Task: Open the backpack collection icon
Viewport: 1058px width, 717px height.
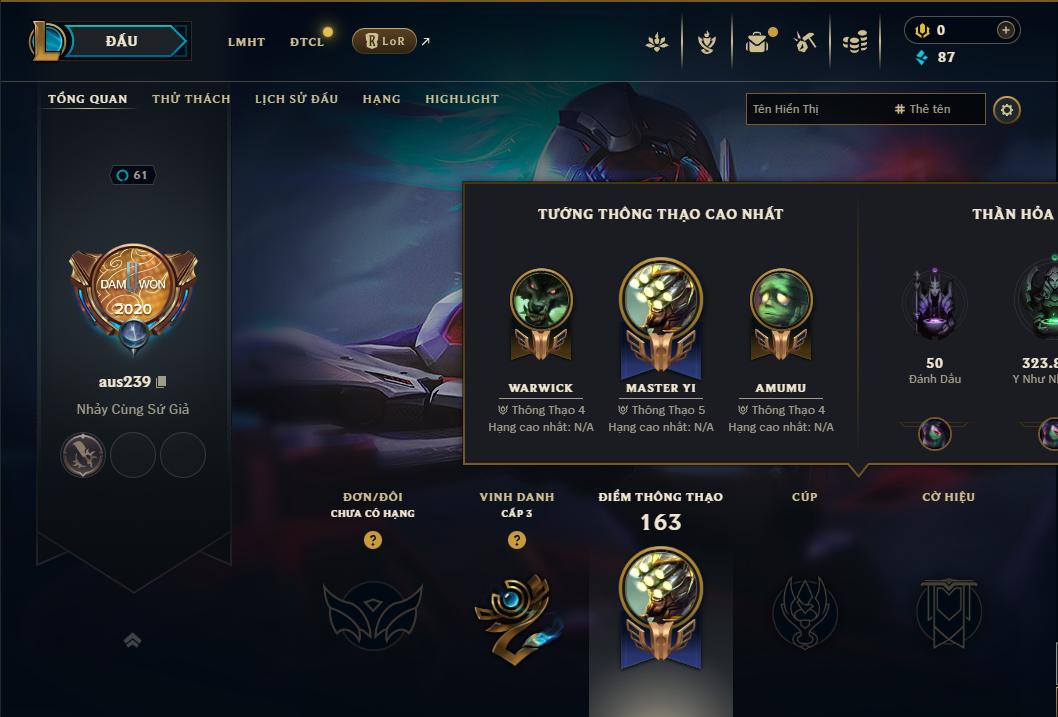Action: (757, 42)
